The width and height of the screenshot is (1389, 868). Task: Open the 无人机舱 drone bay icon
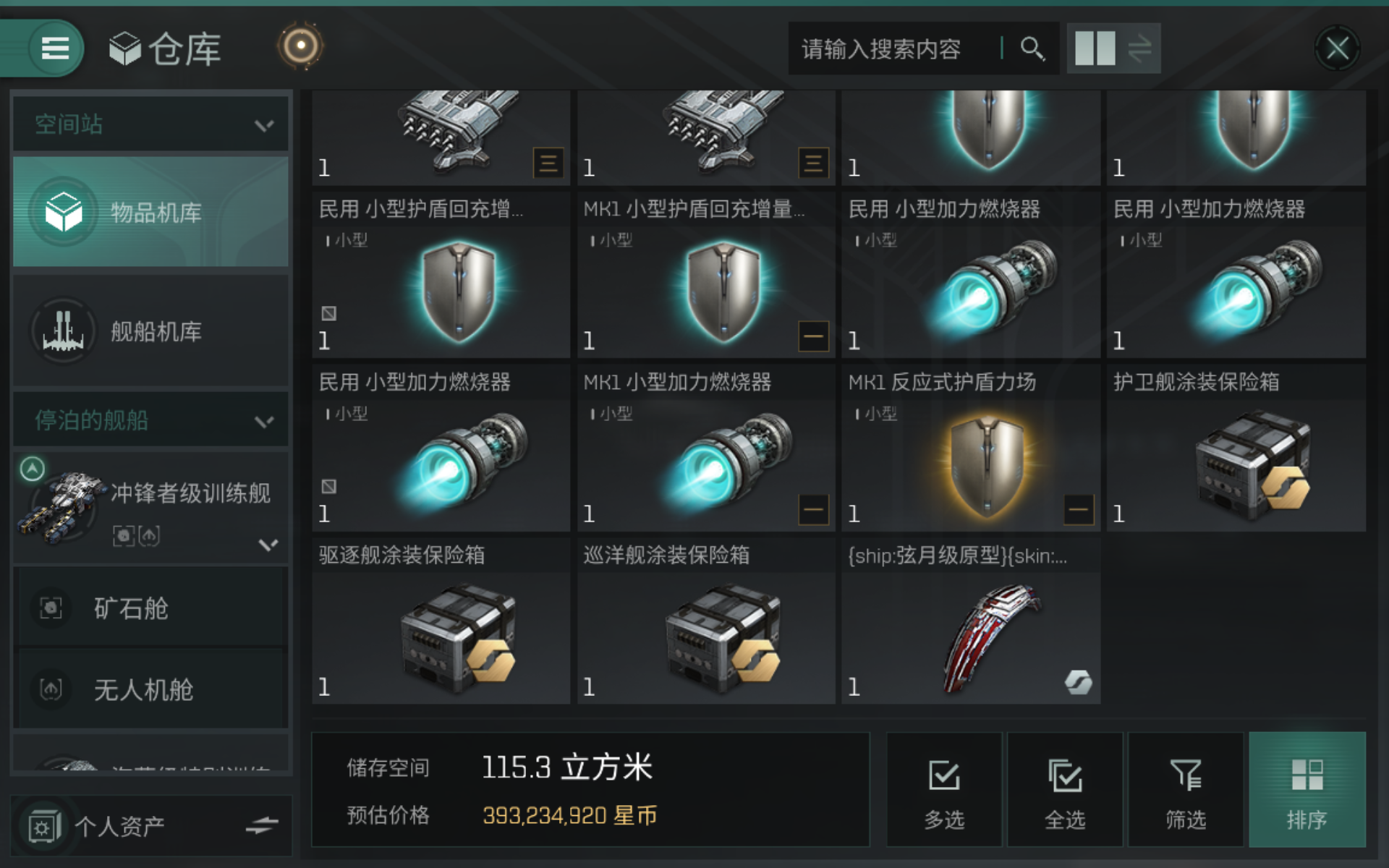coord(51,689)
